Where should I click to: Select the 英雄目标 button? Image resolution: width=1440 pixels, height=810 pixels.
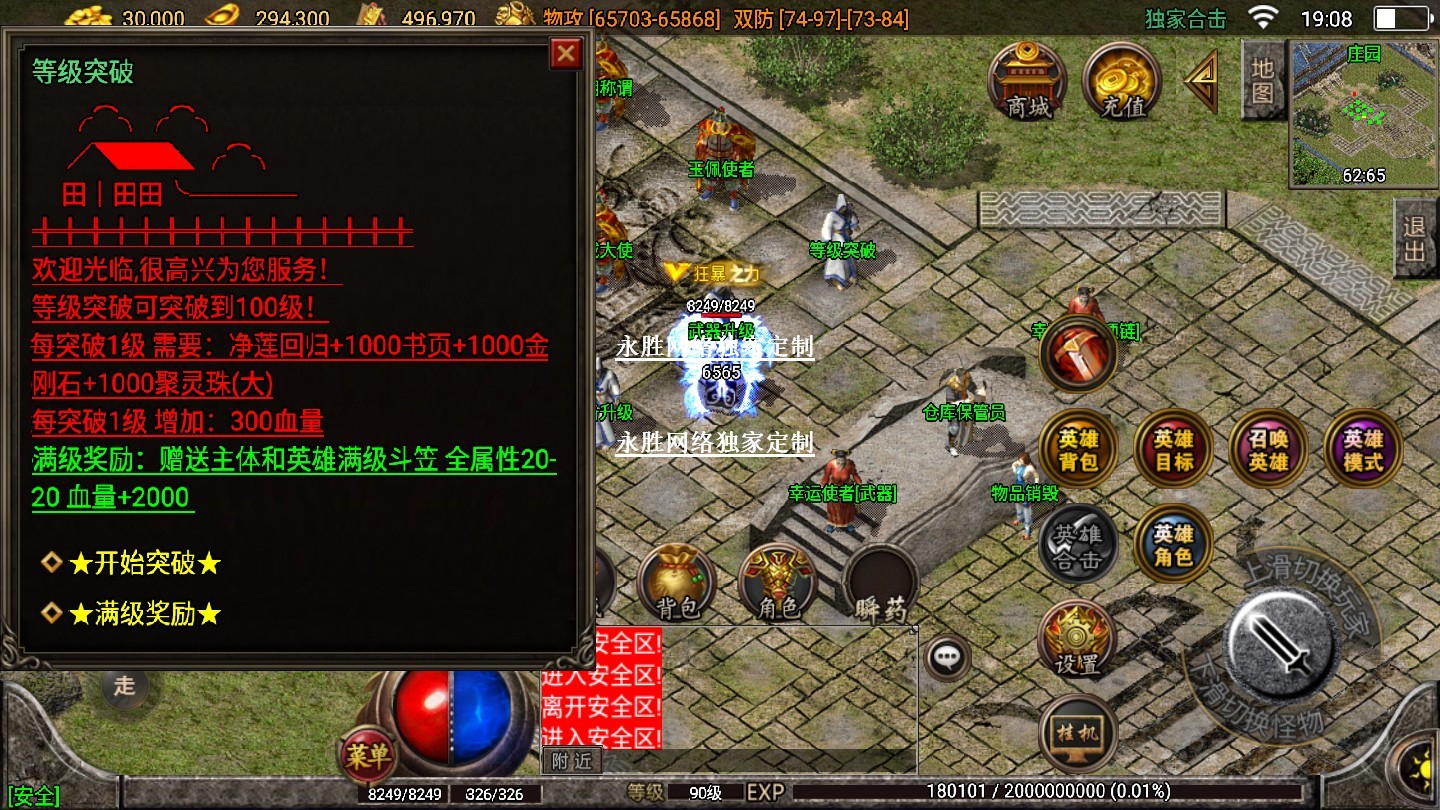[1173, 450]
